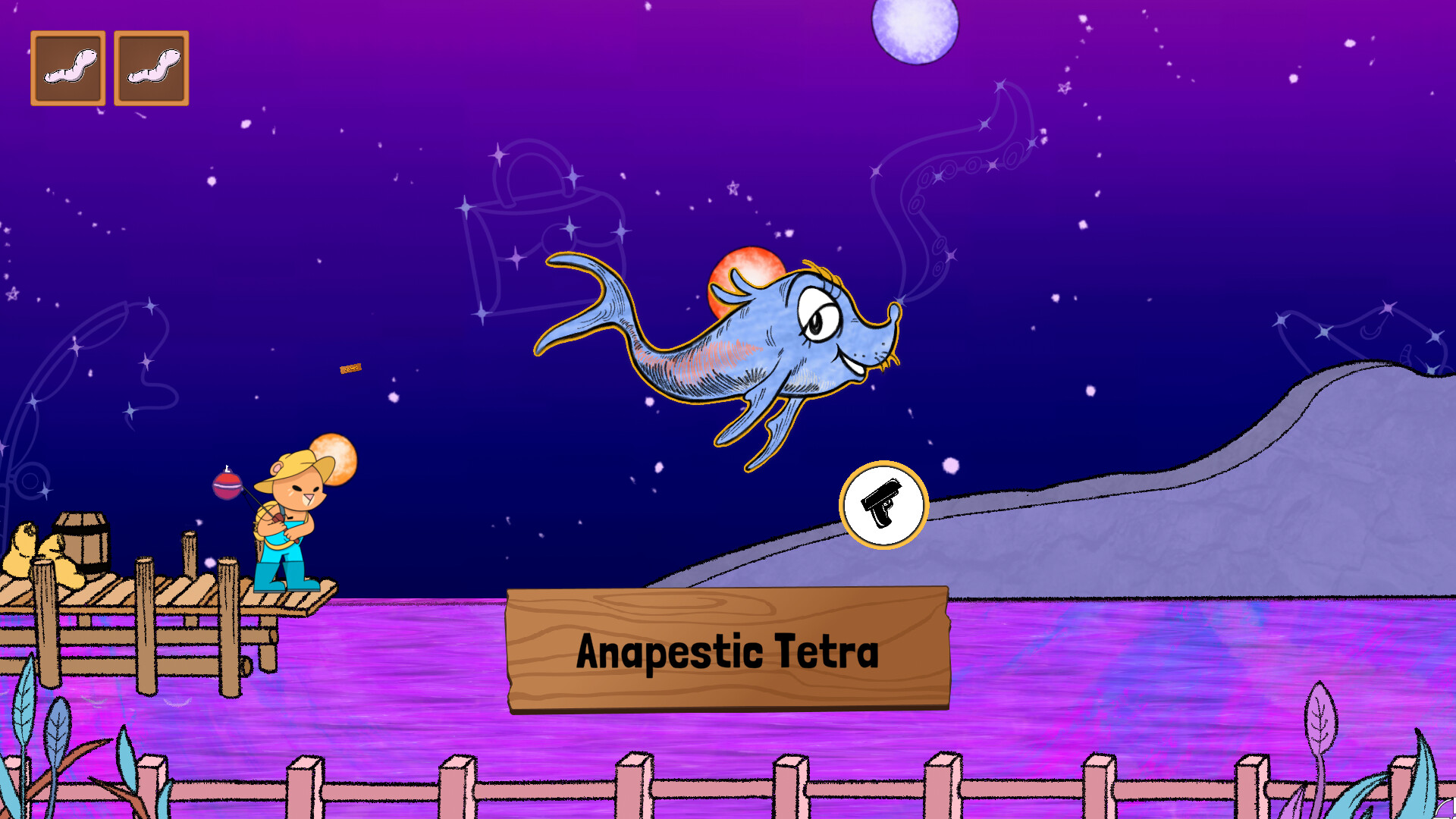Open the first bait inventory frame
Viewport: 1456px width, 819px height.
pos(67,67)
